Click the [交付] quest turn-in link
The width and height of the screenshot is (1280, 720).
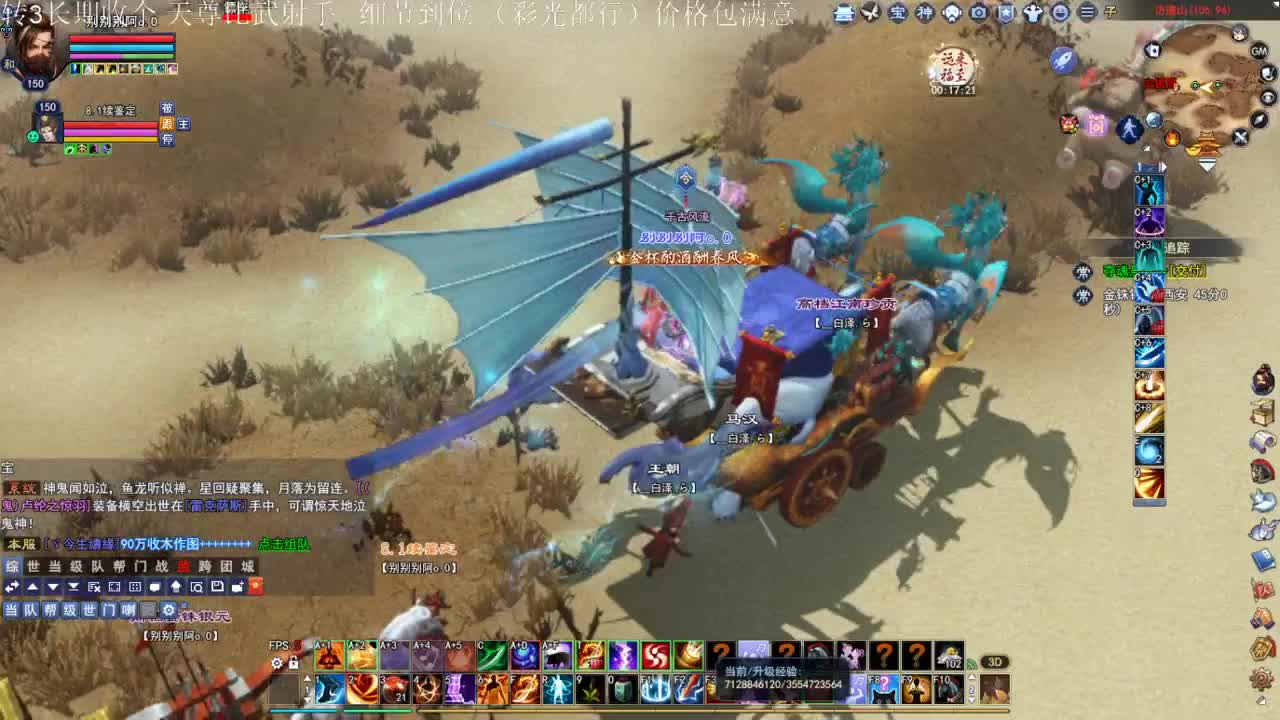[1186, 270]
